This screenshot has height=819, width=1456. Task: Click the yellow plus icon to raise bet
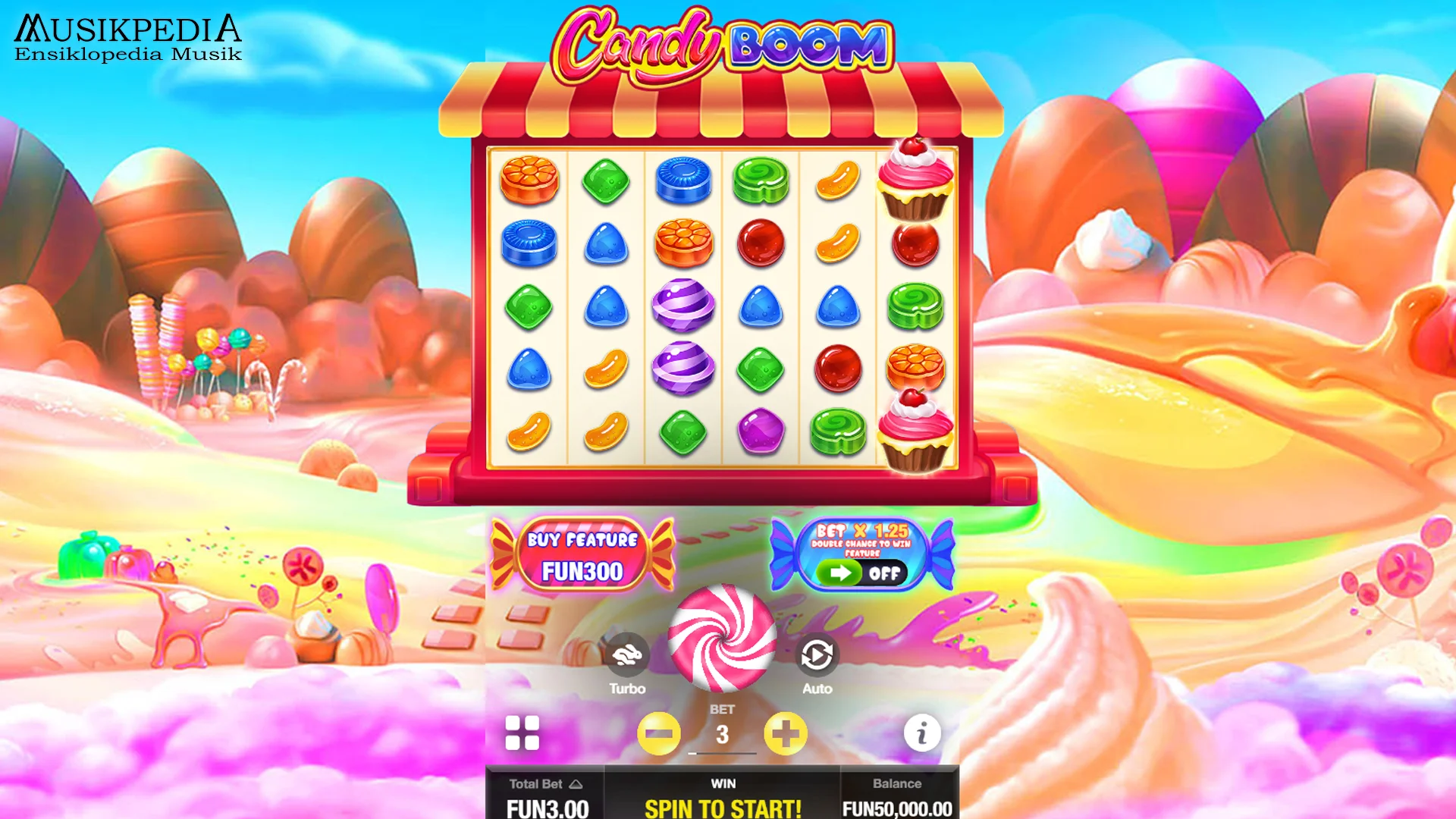coord(786,732)
